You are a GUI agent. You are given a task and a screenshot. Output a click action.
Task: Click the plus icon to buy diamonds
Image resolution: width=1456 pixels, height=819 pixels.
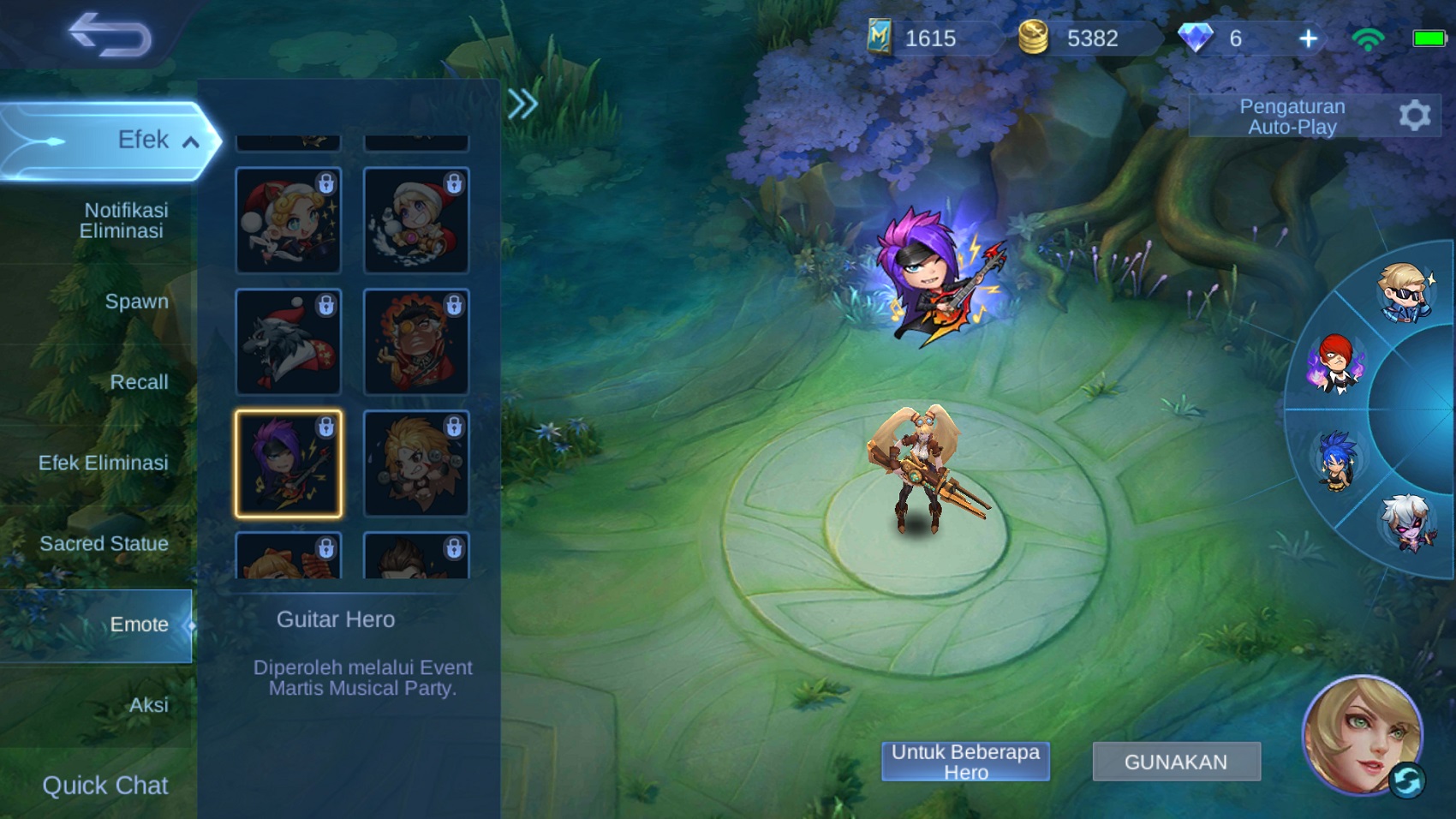1307,39
